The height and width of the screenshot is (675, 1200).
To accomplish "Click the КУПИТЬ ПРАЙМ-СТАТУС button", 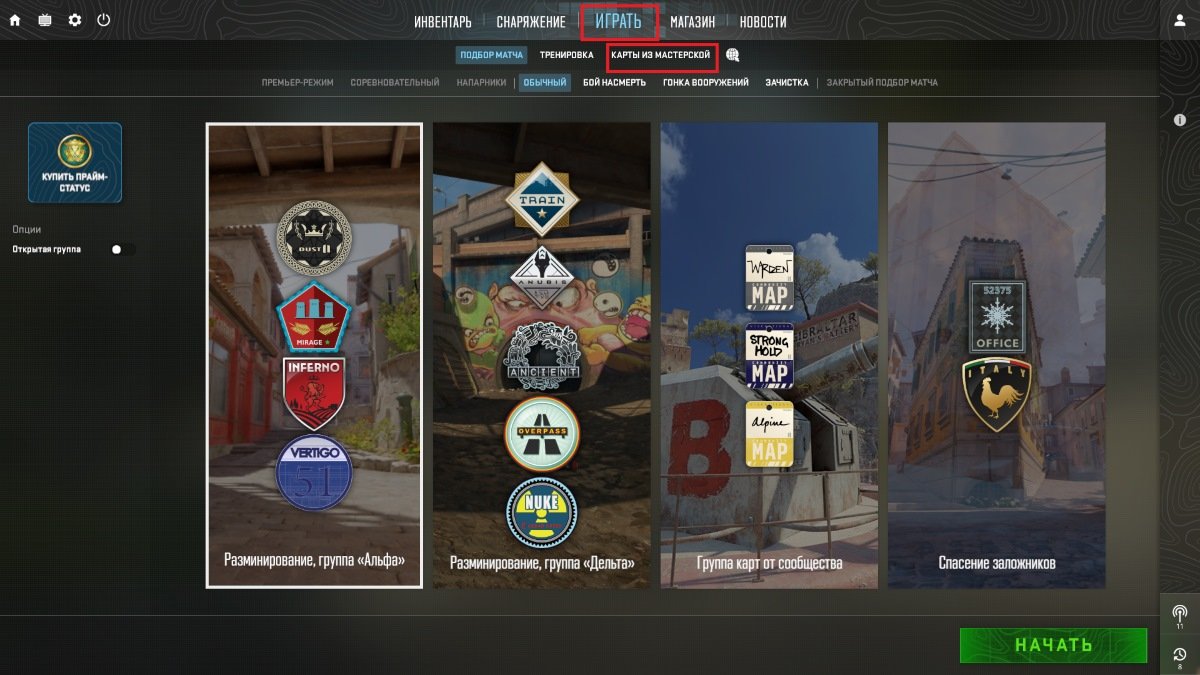I will (x=75, y=163).
